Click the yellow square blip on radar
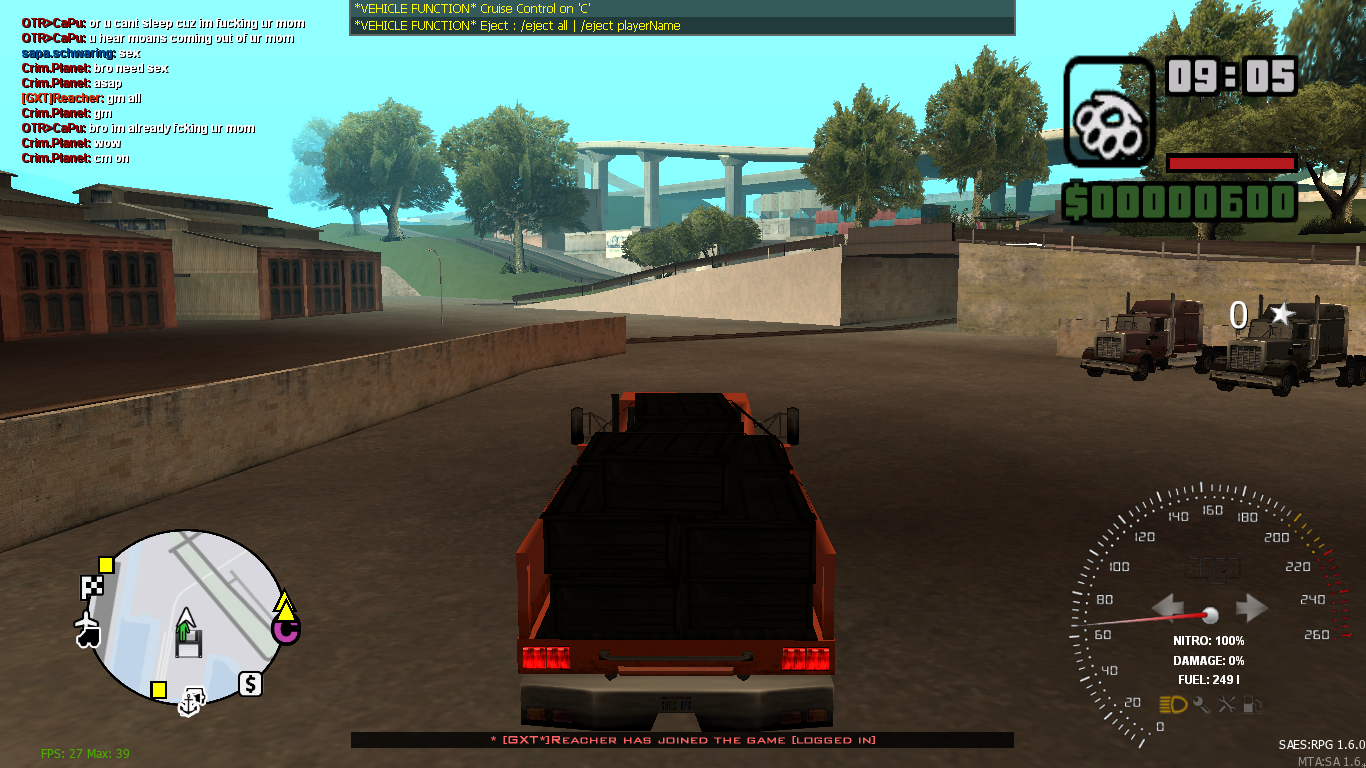The image size is (1366, 768). pos(105,565)
